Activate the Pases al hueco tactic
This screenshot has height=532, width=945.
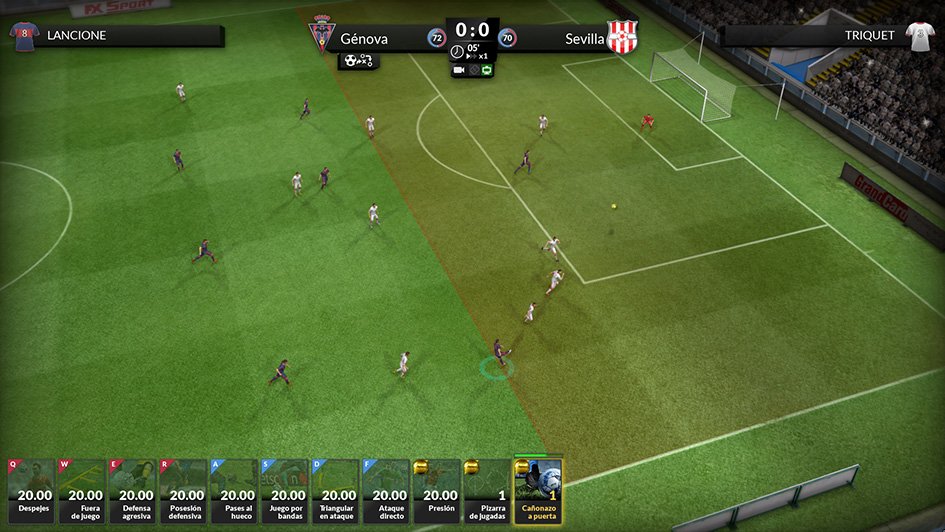pos(236,491)
